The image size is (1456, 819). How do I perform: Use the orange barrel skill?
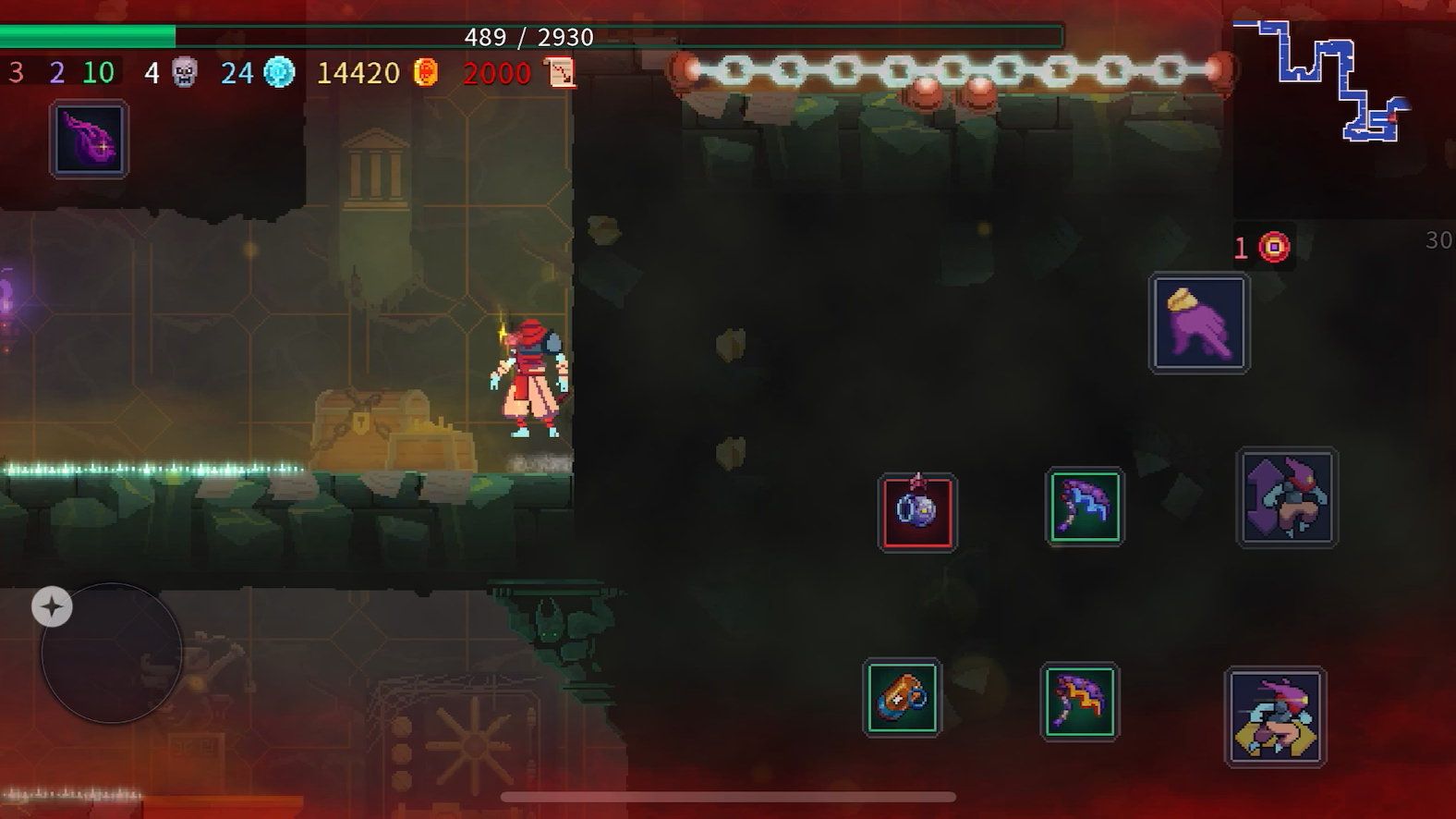[902, 698]
